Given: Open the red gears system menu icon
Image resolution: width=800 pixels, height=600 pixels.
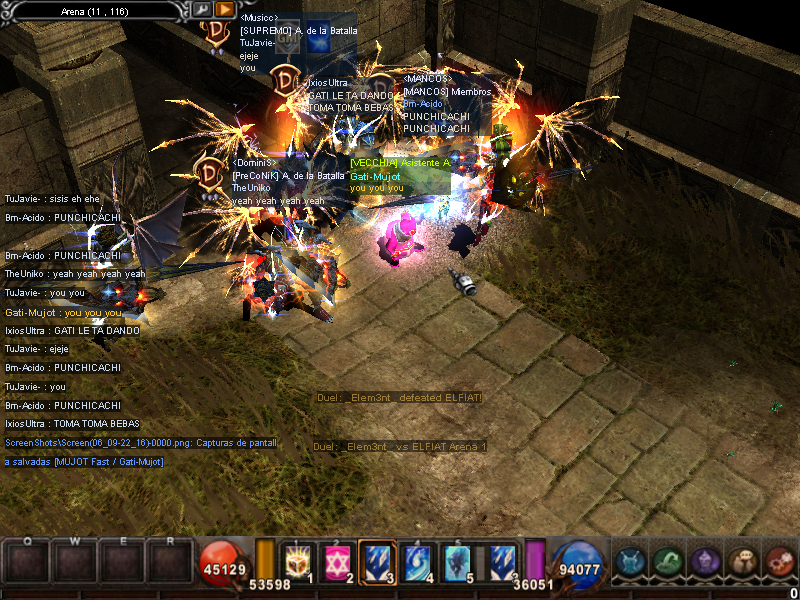Looking at the screenshot, I should click(779, 562).
